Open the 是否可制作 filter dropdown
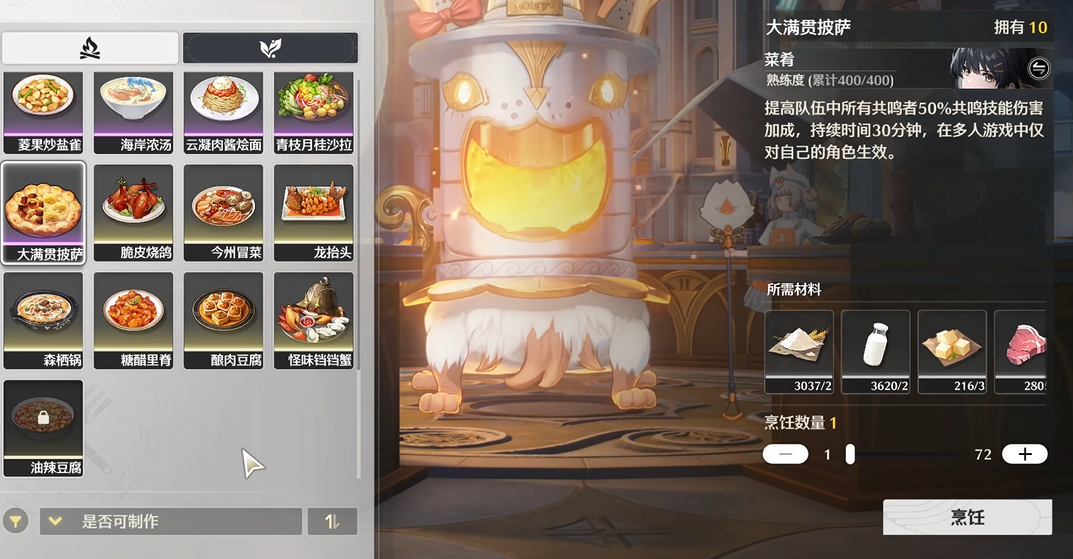Viewport: 1073px width, 559px height. [170, 521]
